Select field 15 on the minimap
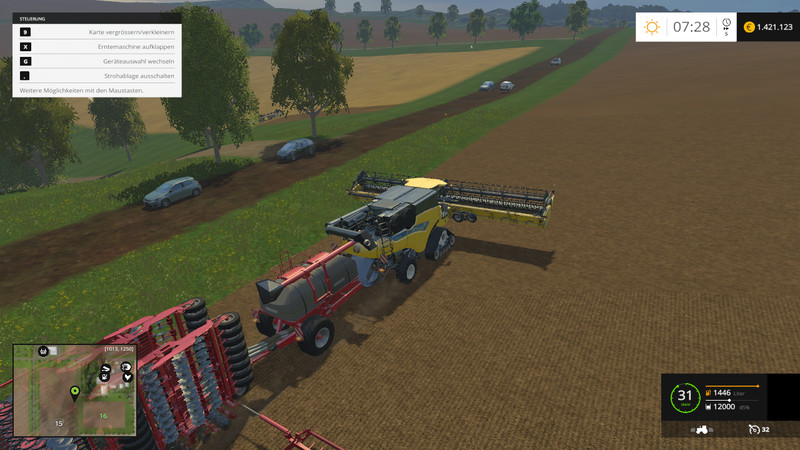800x450 pixels. 58,424
